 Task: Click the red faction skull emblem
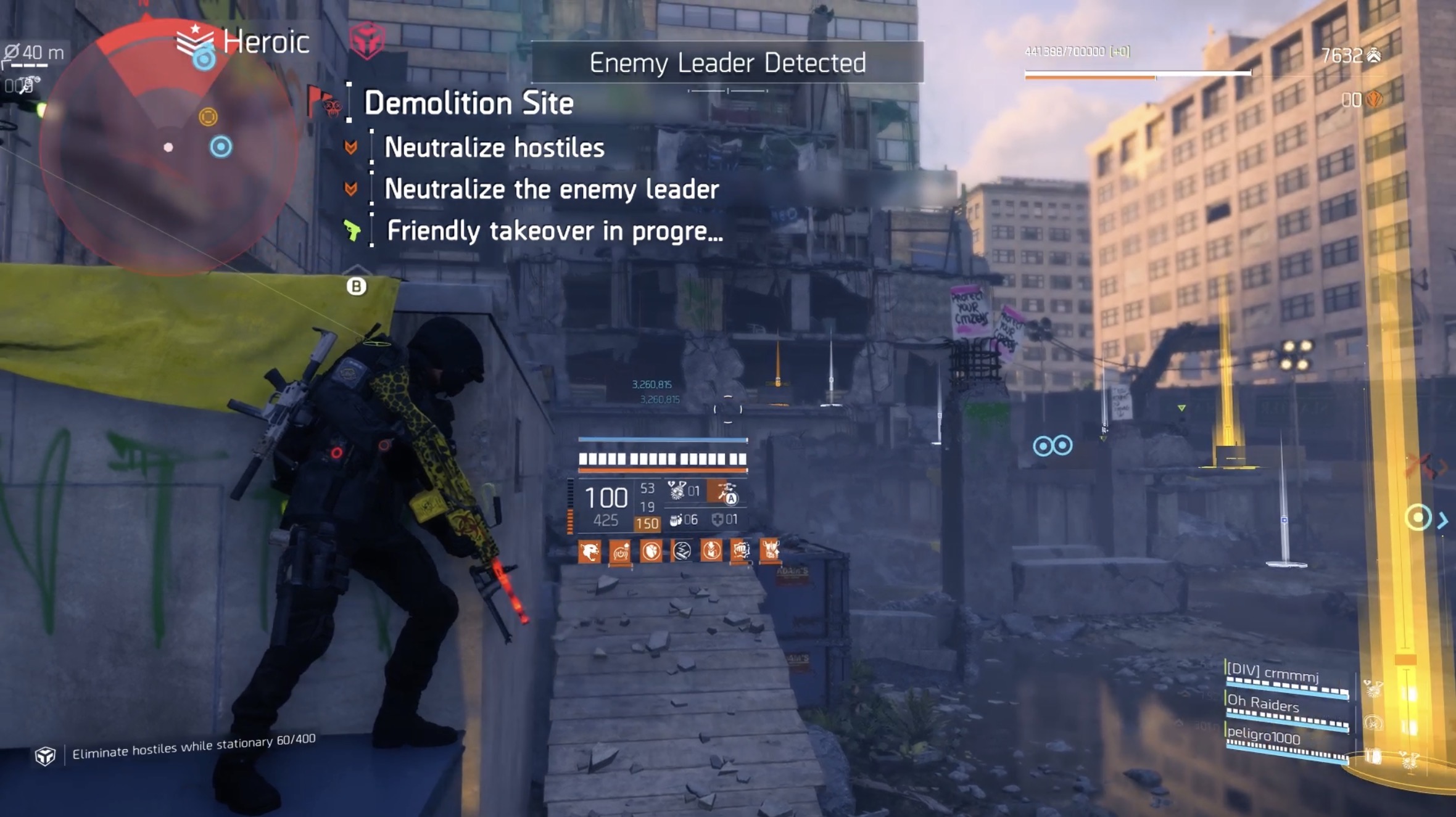(367, 40)
